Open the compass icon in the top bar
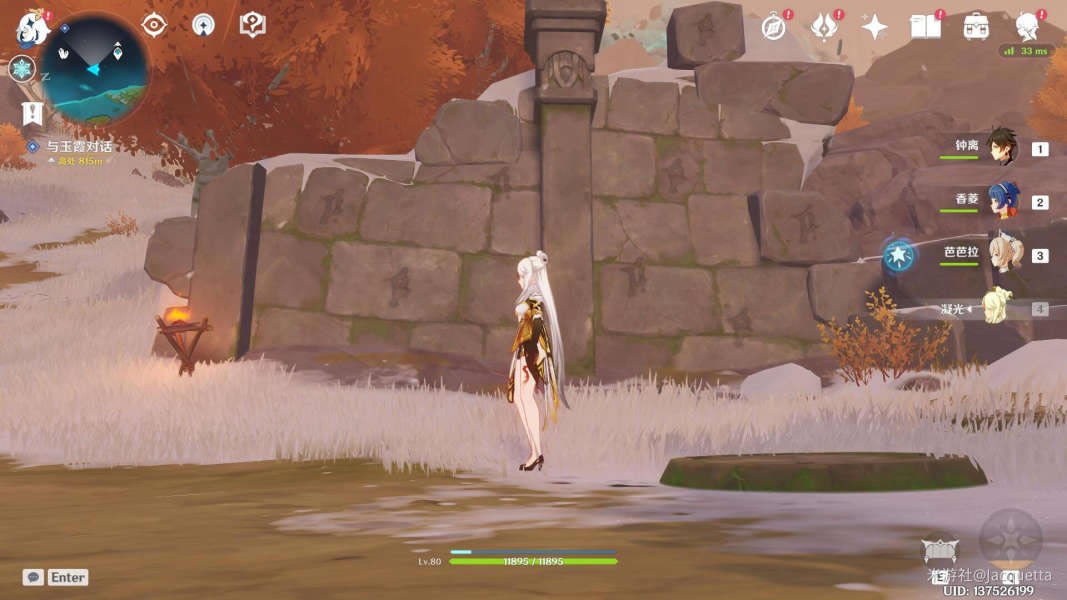The image size is (1067, 600). (x=773, y=27)
